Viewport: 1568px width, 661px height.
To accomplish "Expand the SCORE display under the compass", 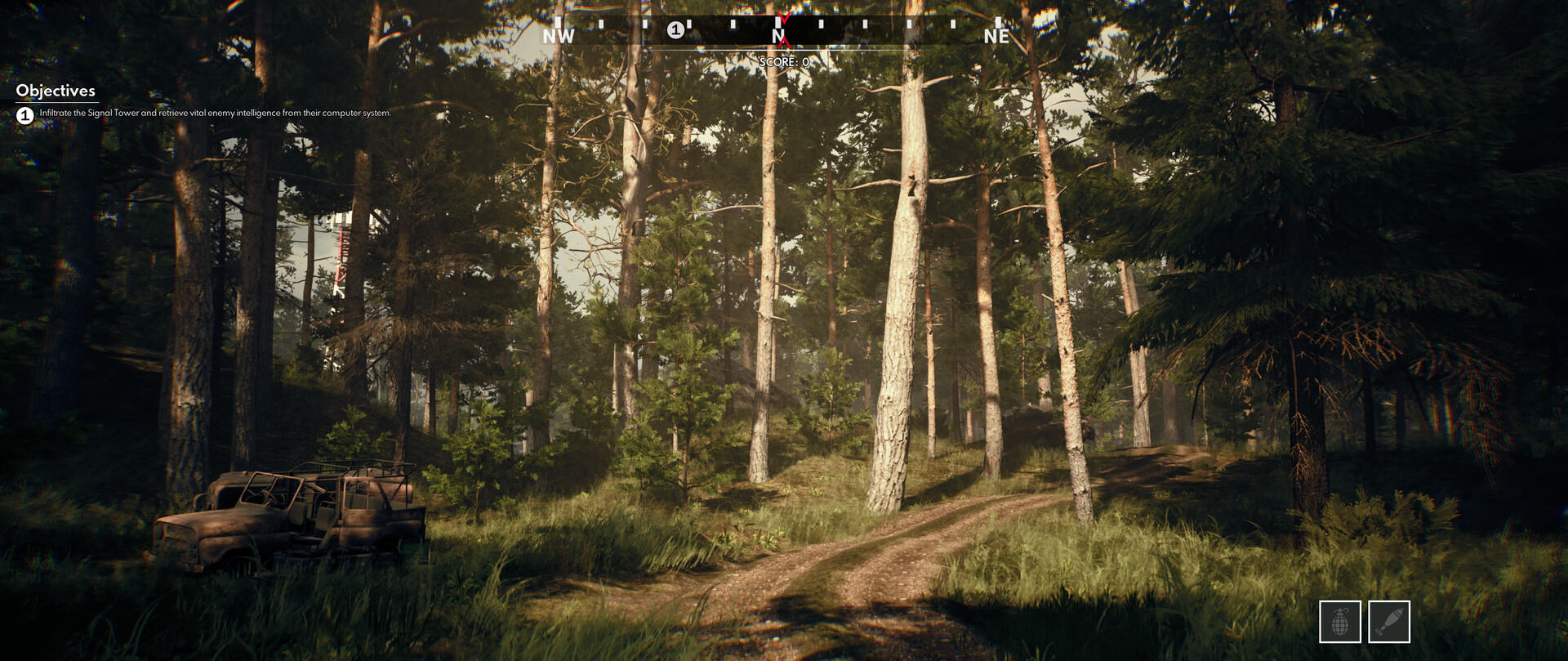I will 782,60.
